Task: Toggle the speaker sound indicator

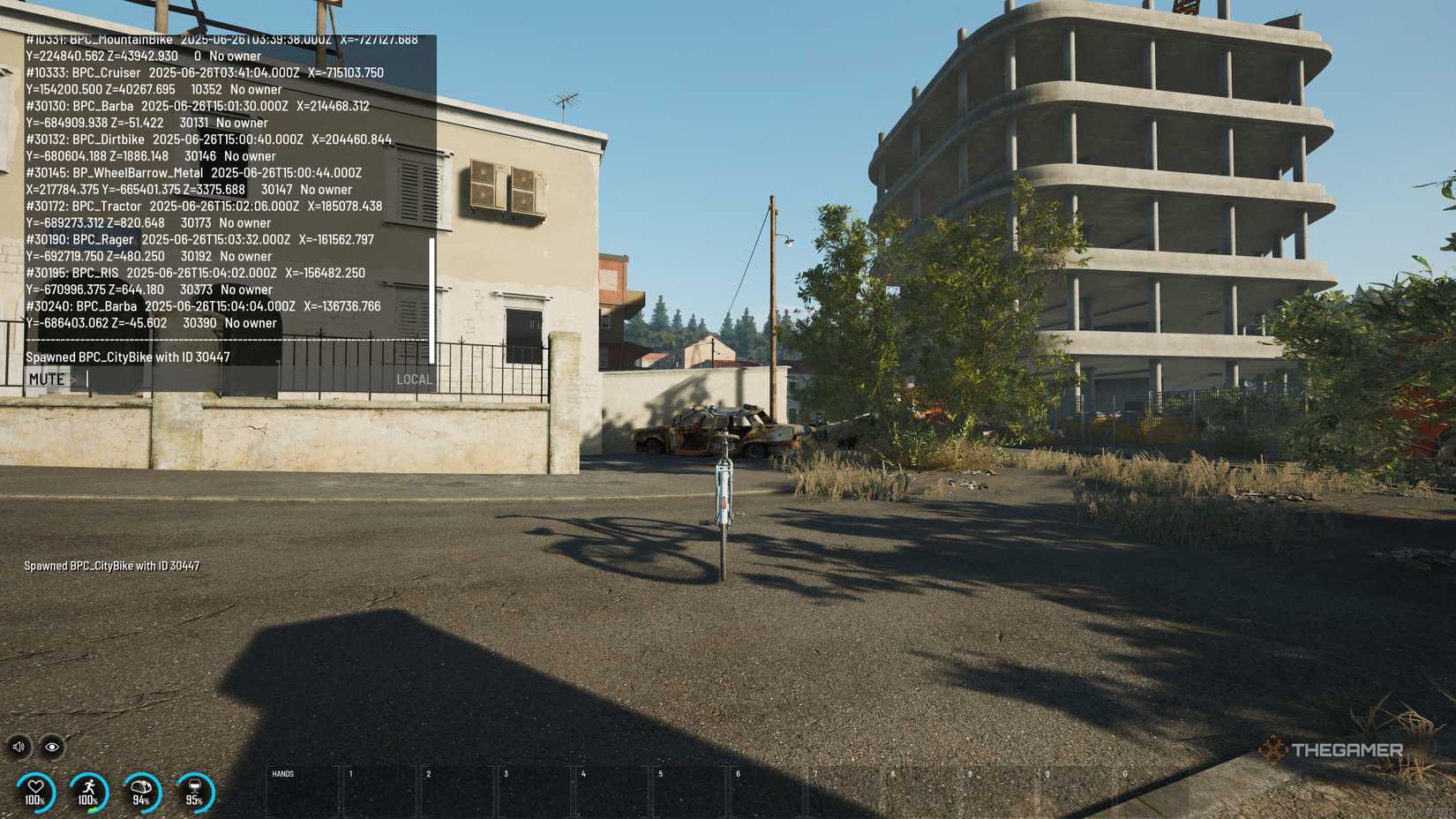Action: coord(18,747)
